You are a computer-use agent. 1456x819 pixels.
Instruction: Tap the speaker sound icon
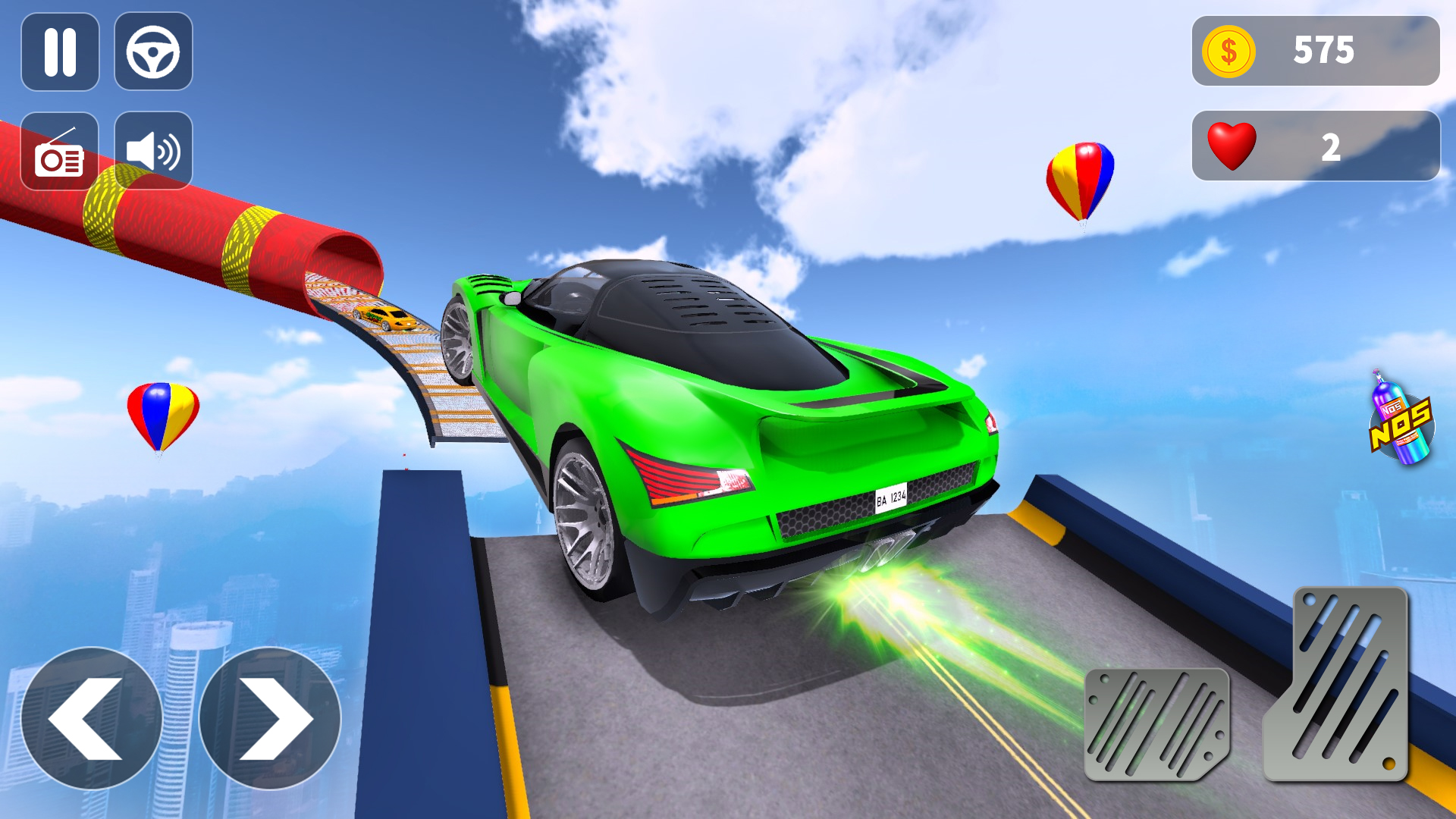(x=152, y=149)
